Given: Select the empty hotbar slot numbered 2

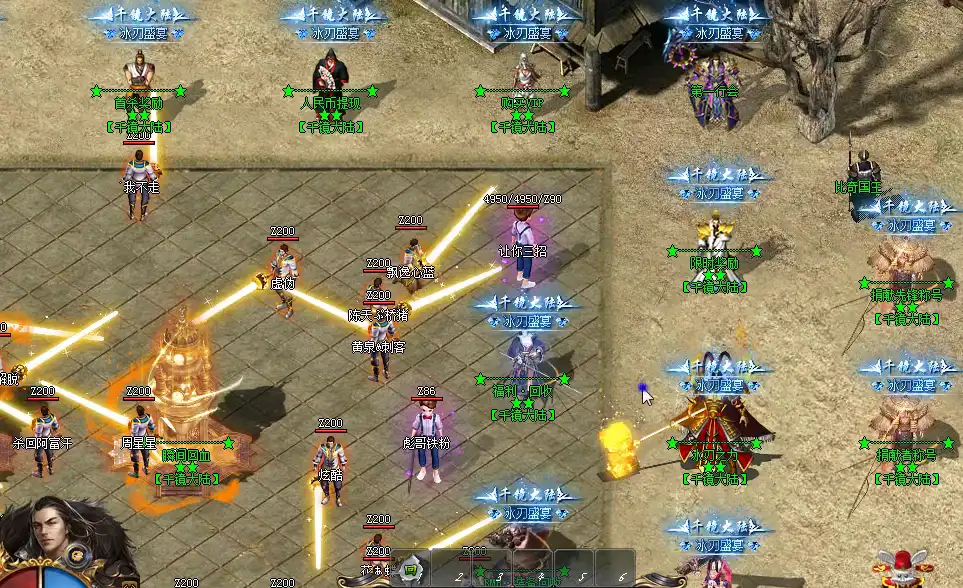Looking at the screenshot, I should click(450, 568).
